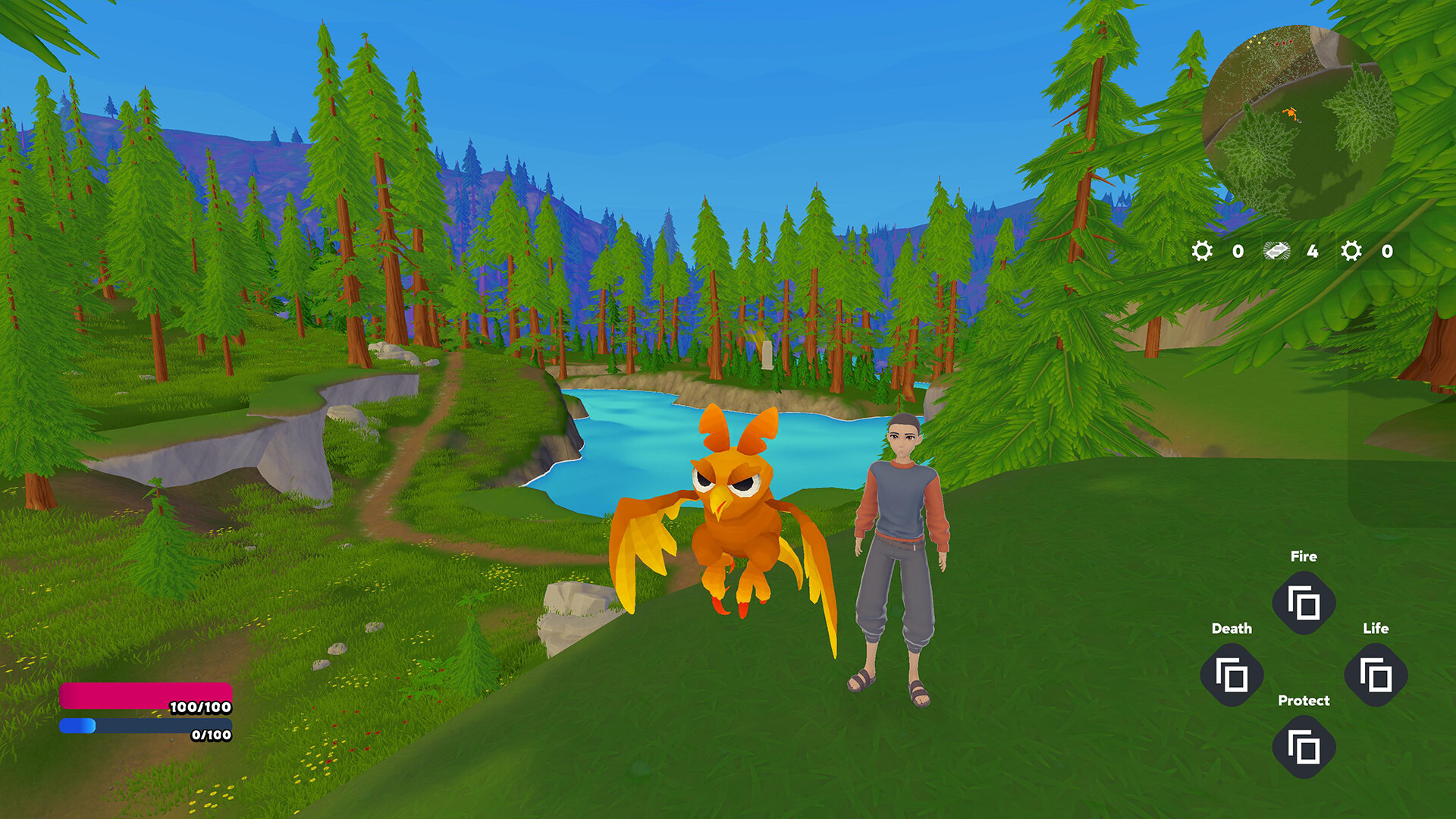Click the 0/100 energy readout

pyautogui.click(x=211, y=734)
